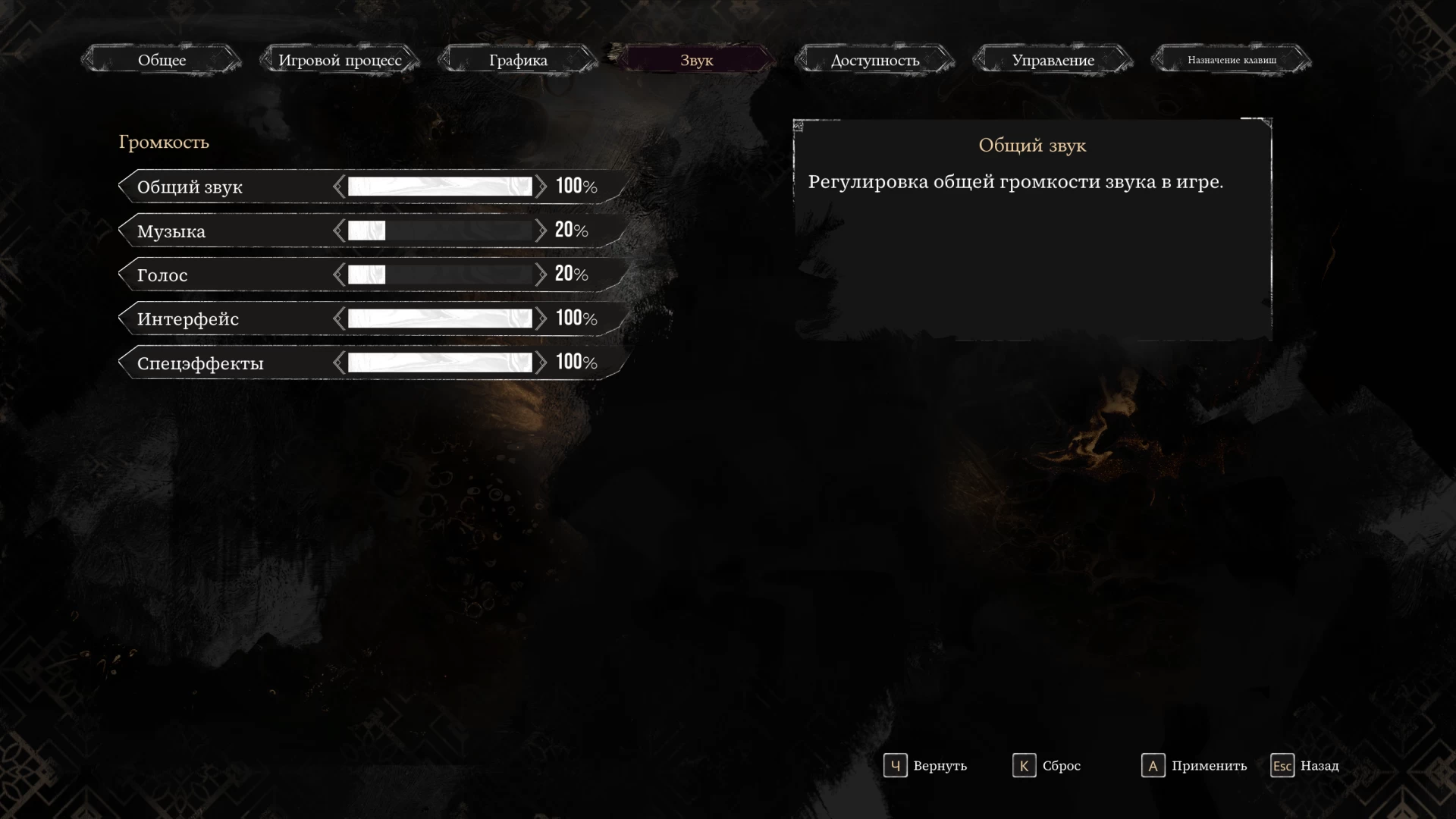Adjust the Голос volume slider
The image size is (1456, 819).
pyautogui.click(x=440, y=275)
